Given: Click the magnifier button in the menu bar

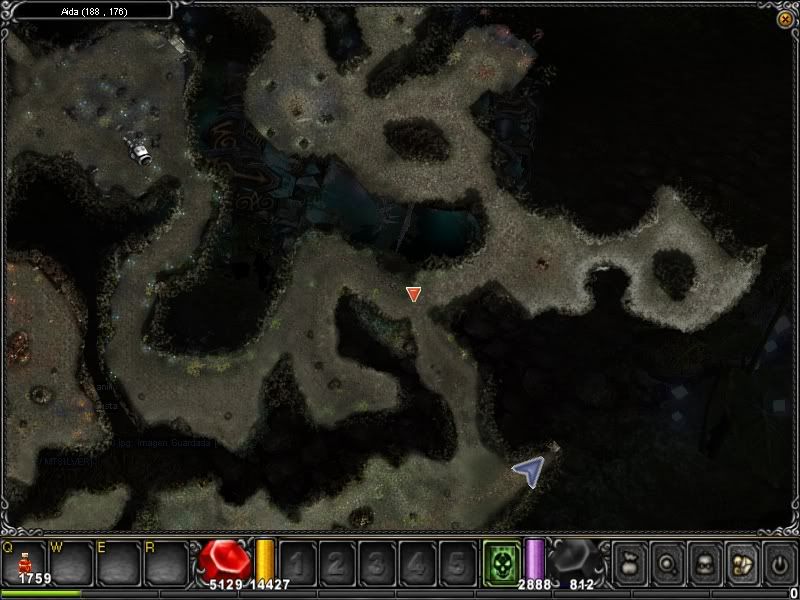Looking at the screenshot, I should pyautogui.click(x=666, y=562).
